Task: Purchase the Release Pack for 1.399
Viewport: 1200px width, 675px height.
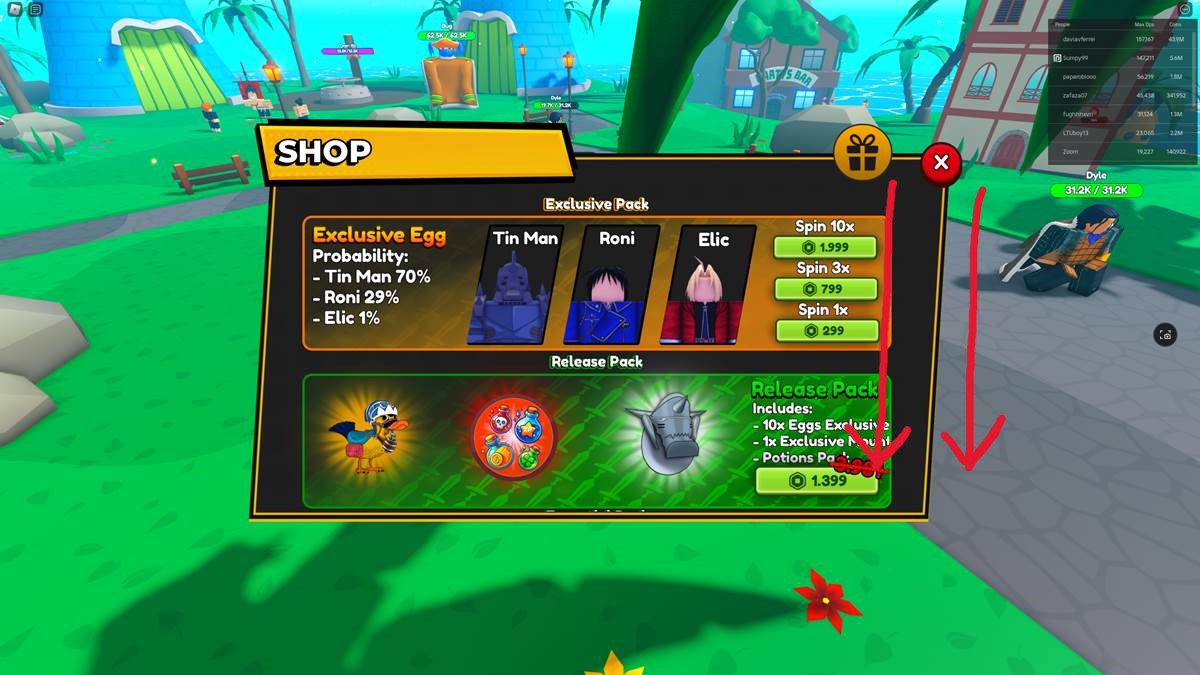Action: tap(816, 481)
